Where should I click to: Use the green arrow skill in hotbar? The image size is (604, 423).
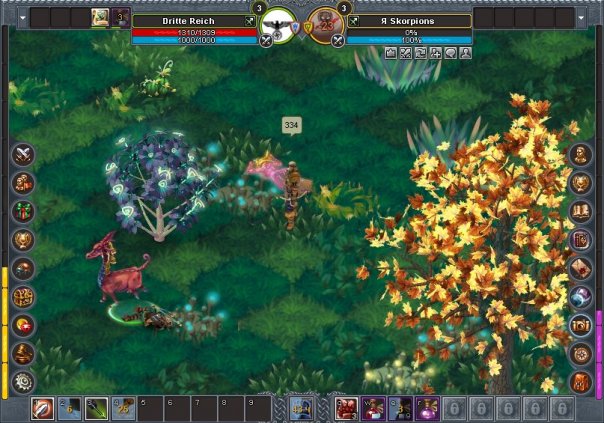tap(96, 408)
